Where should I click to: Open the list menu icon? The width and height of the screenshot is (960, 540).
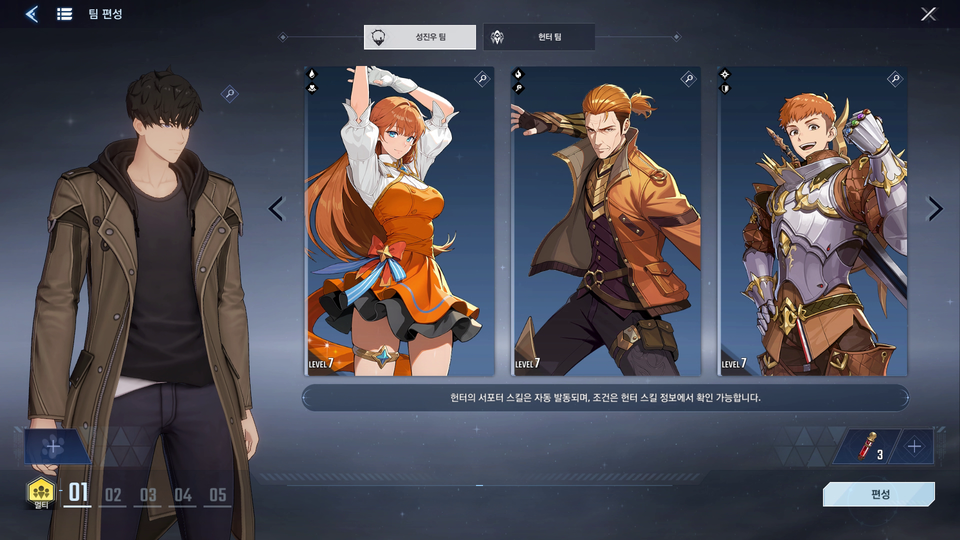(x=64, y=14)
